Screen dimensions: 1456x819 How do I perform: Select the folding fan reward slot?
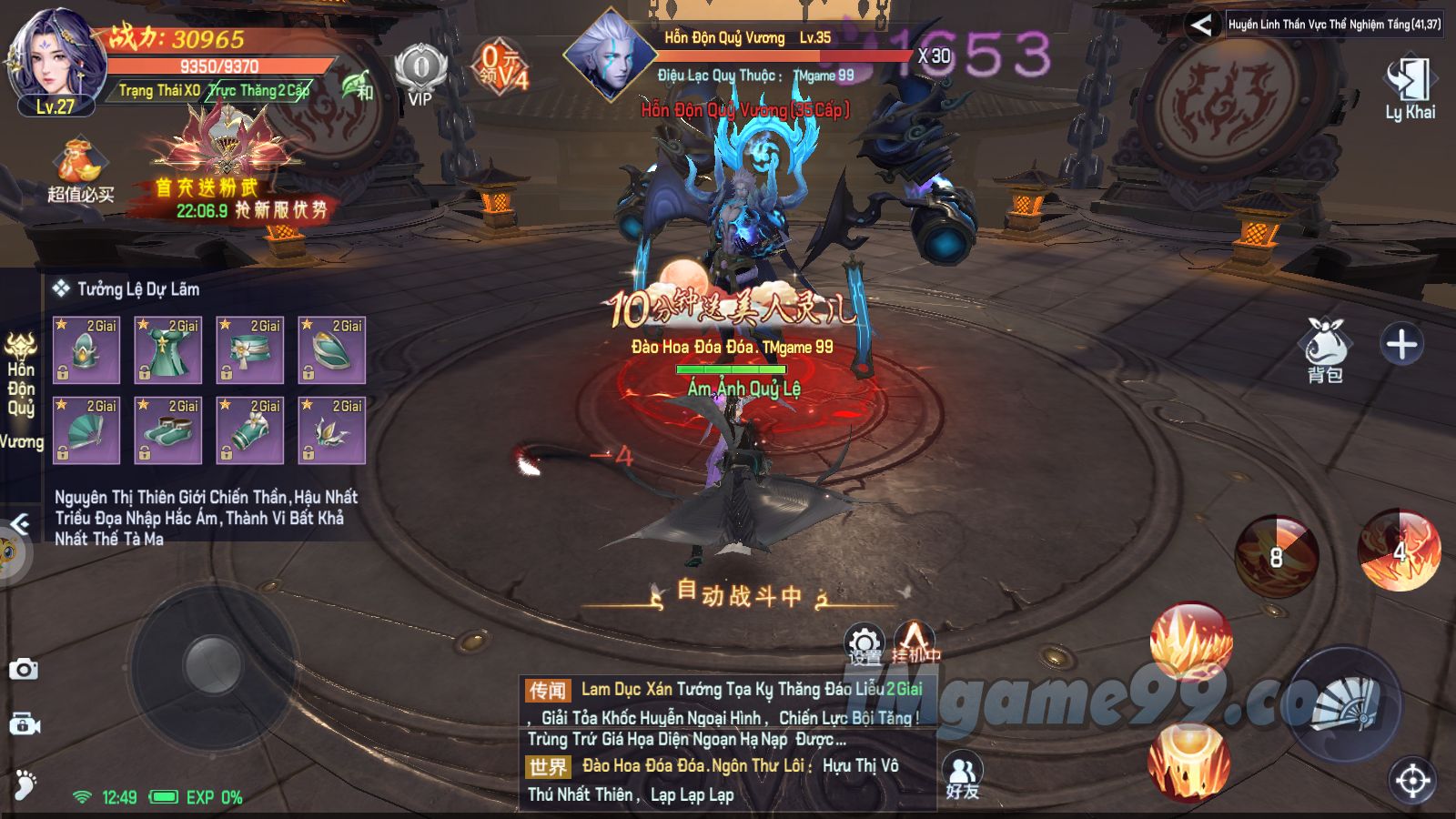(86, 430)
